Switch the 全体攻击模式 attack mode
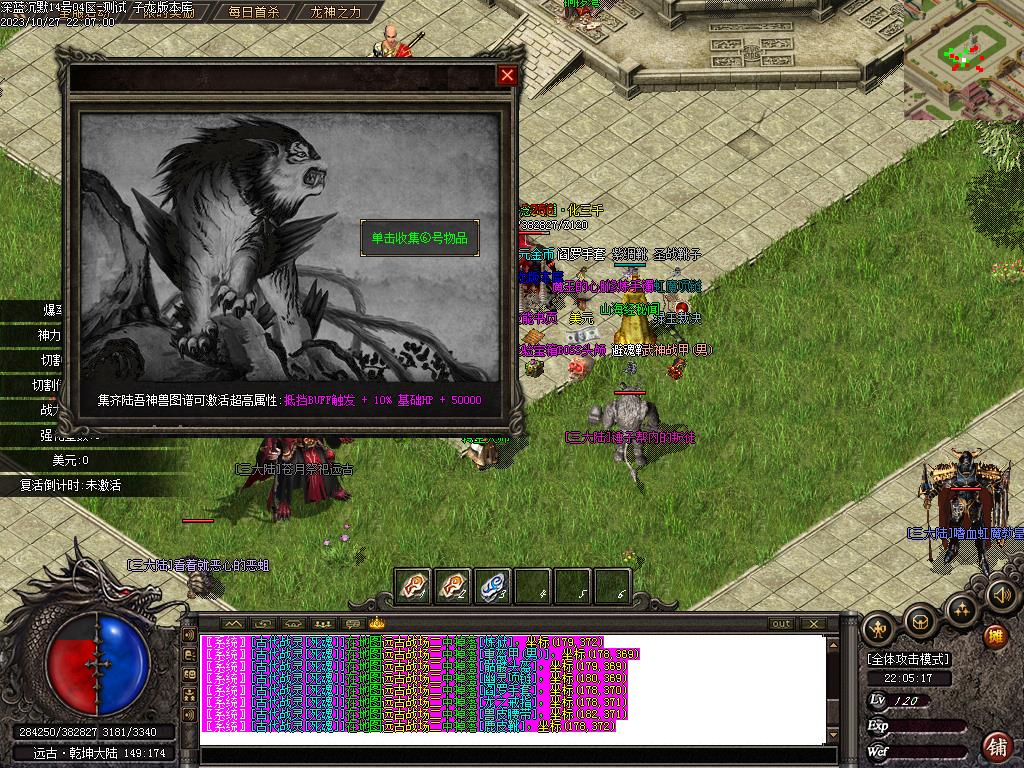 909,659
